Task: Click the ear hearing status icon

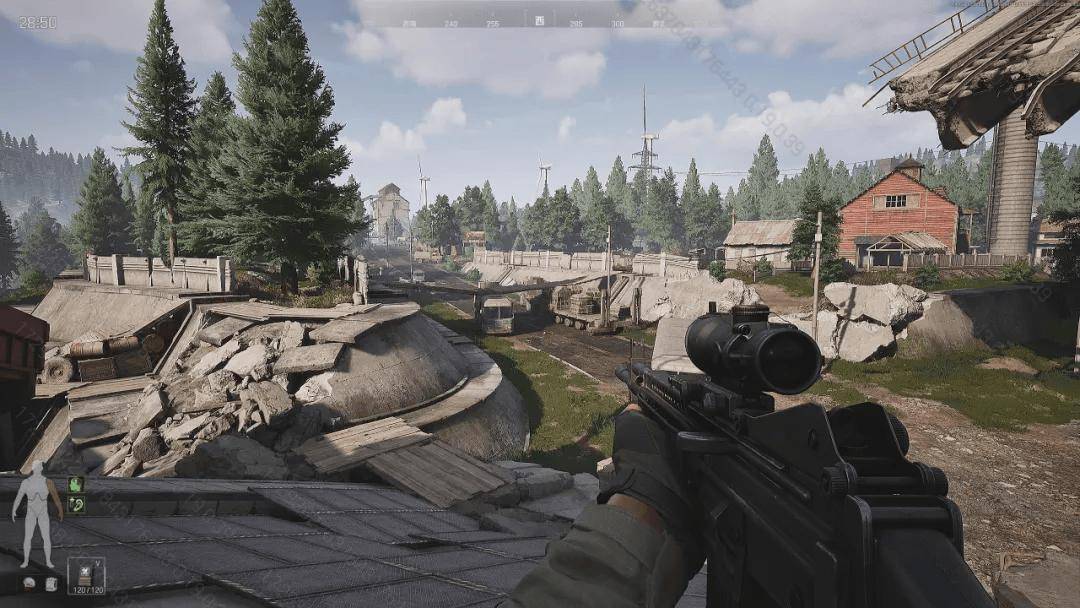Action: click(x=76, y=505)
